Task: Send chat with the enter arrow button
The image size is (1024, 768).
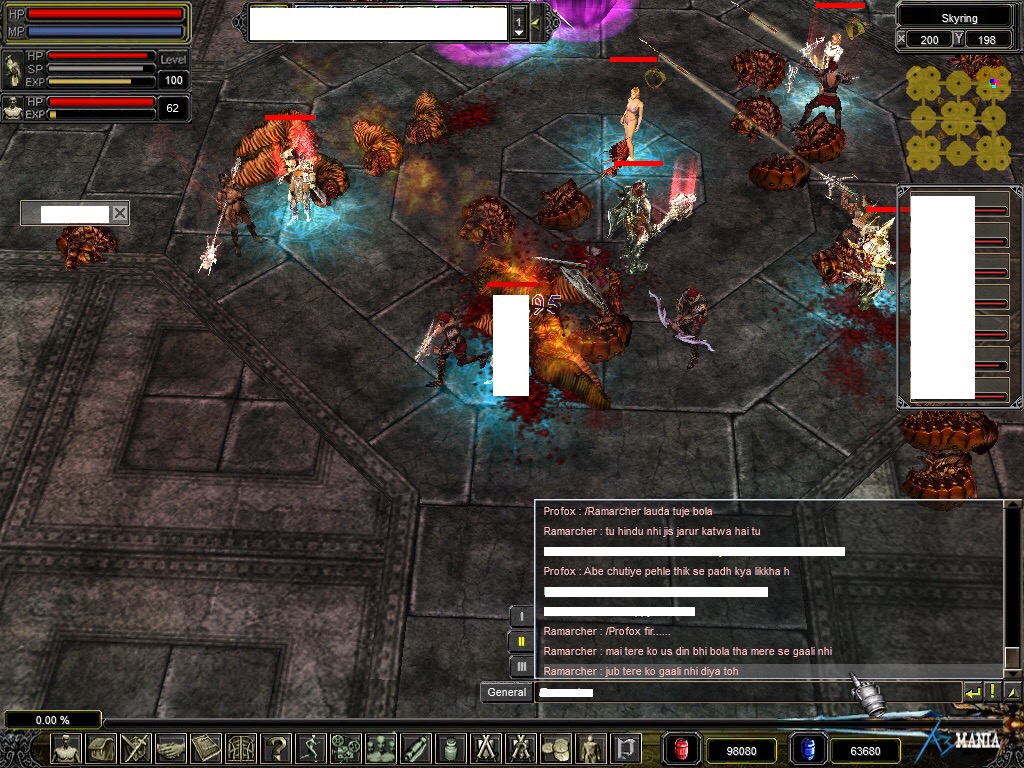Action: tap(972, 692)
